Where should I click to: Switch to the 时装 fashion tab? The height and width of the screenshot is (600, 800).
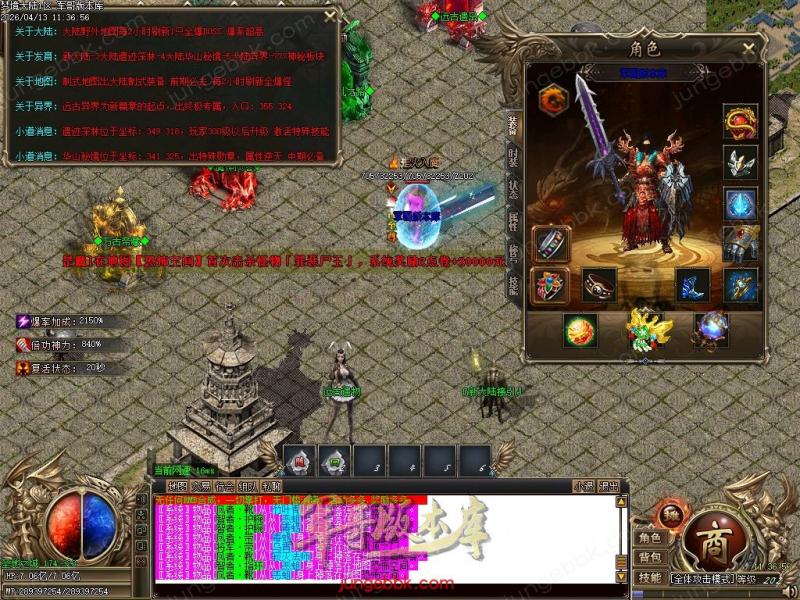coord(513,157)
